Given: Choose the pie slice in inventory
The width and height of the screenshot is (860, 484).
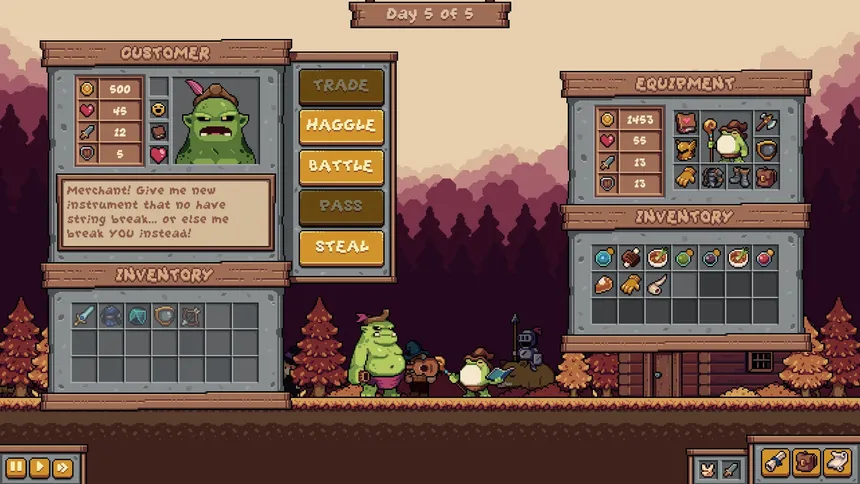Looking at the screenshot, I should [604, 284].
